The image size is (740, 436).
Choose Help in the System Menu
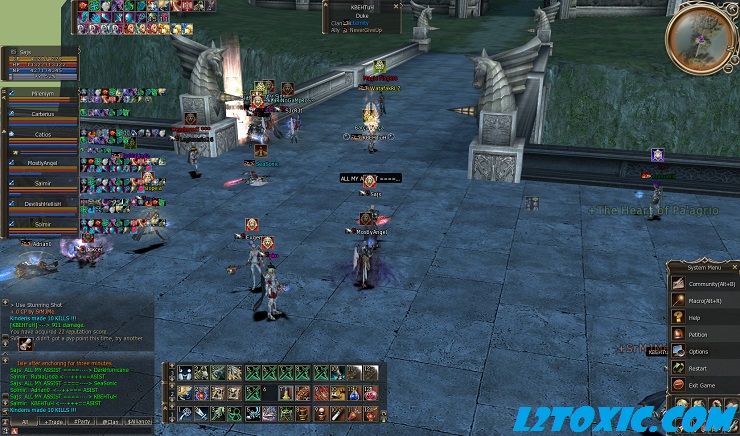coord(695,317)
